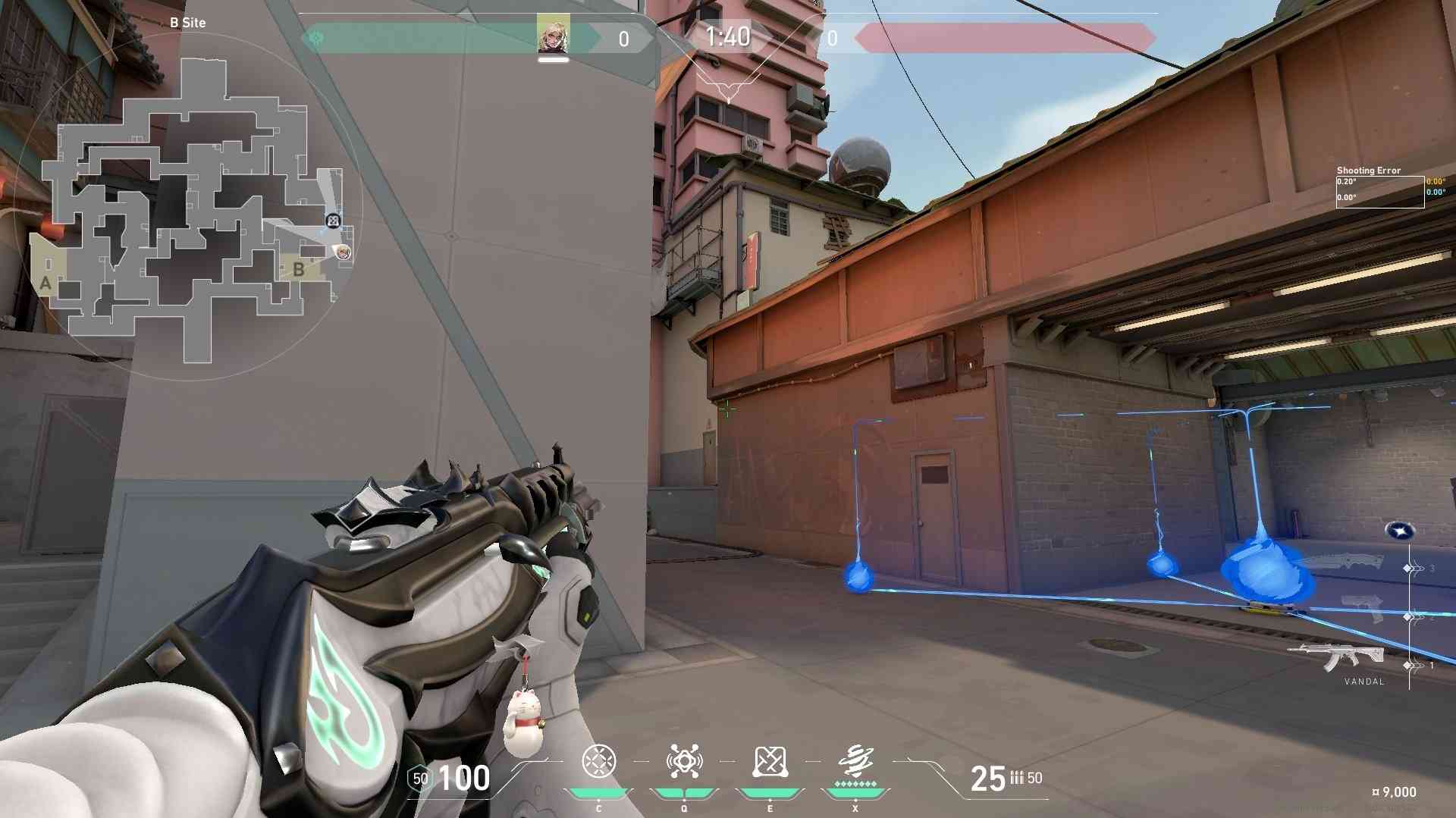1456x818 pixels.
Task: Activate the Sonic Sensor ability icon
Action: click(684, 761)
